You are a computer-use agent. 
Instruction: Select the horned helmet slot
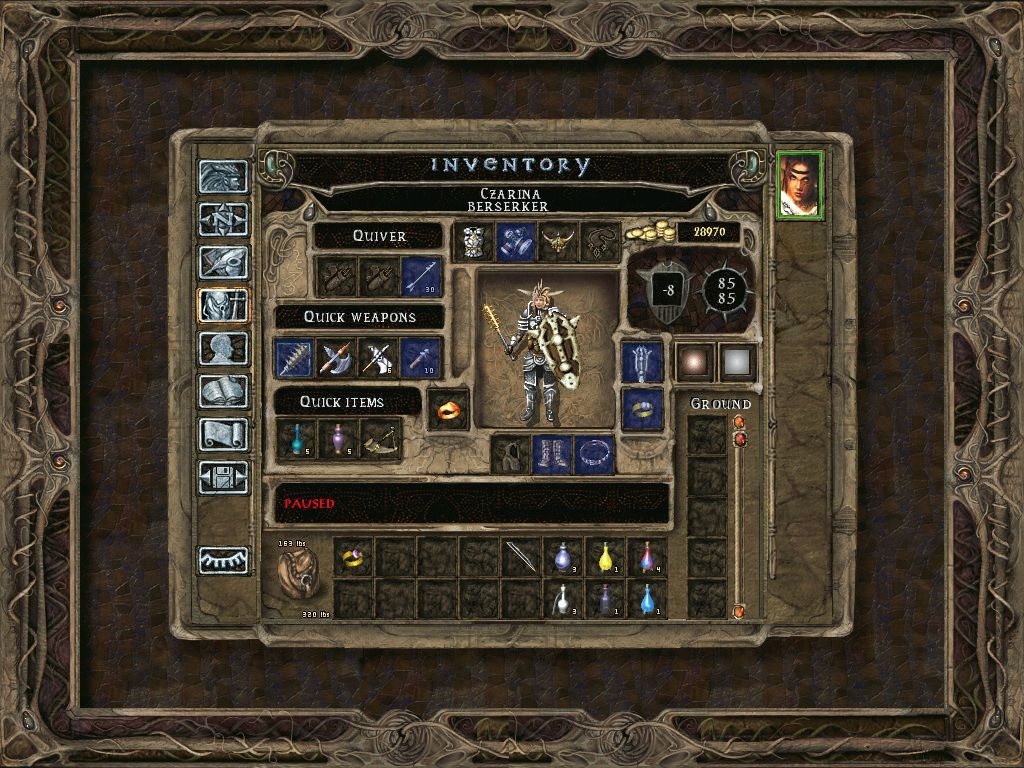[557, 242]
